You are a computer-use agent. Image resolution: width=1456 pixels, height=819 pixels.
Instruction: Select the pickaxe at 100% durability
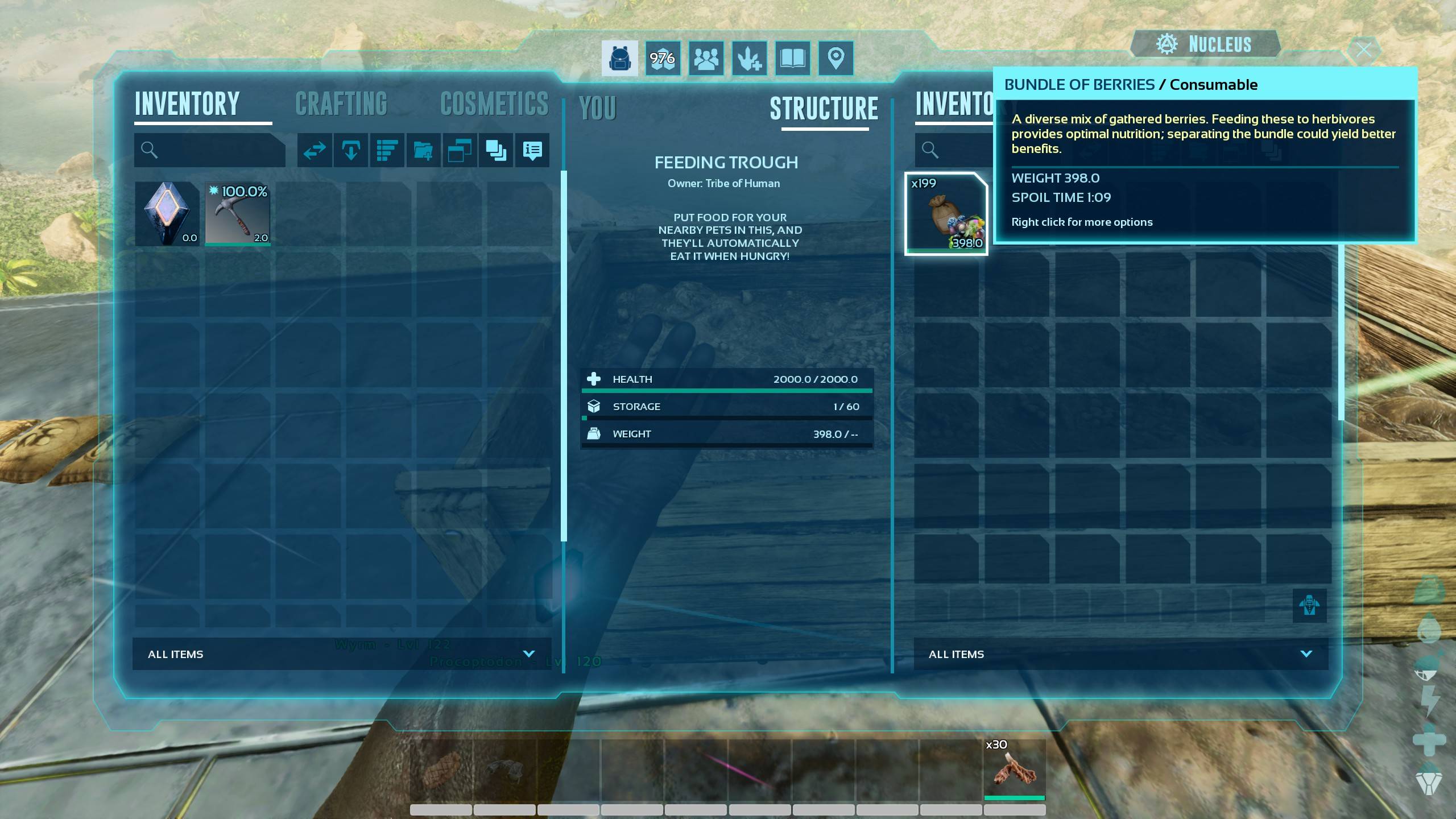(238, 214)
